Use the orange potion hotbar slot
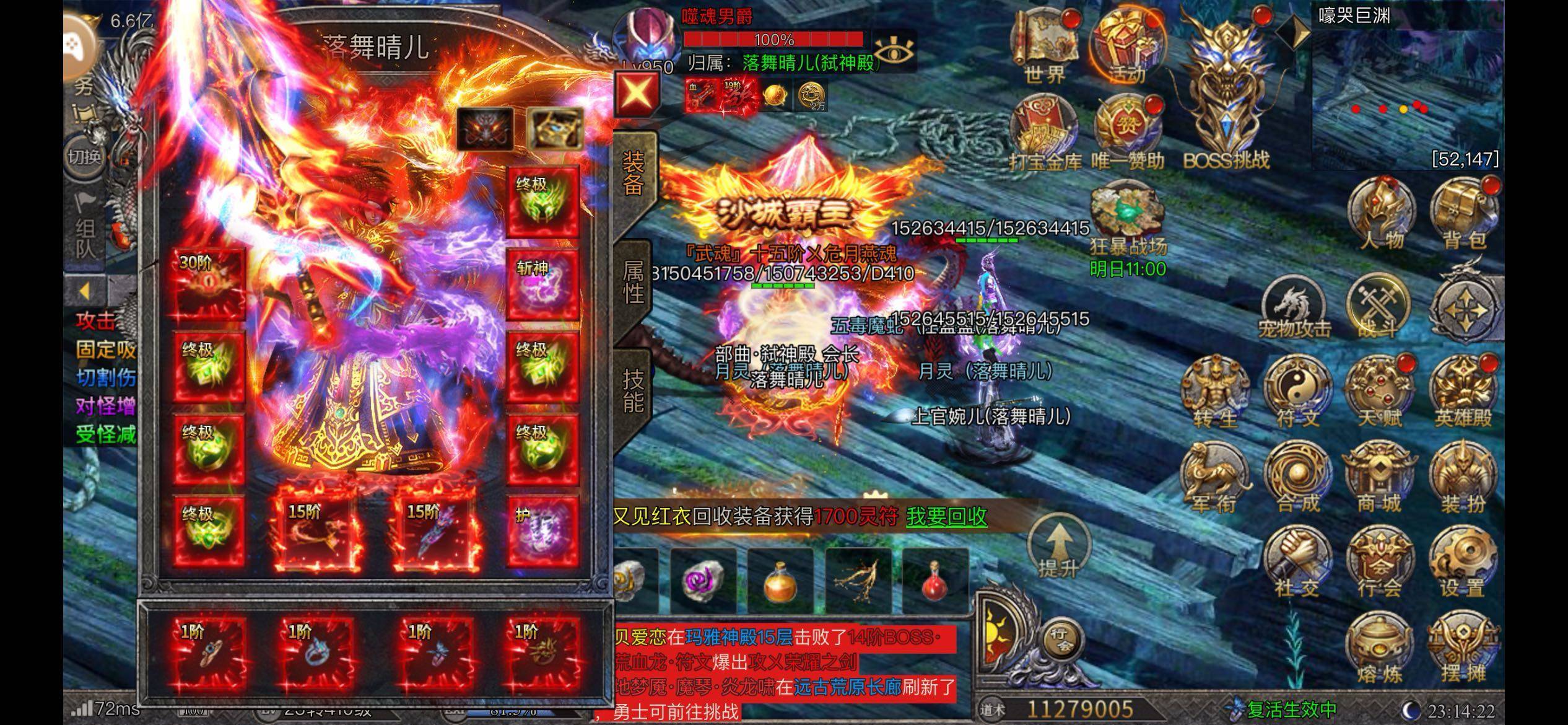Screen dimensions: 1568x725 click(x=780, y=581)
